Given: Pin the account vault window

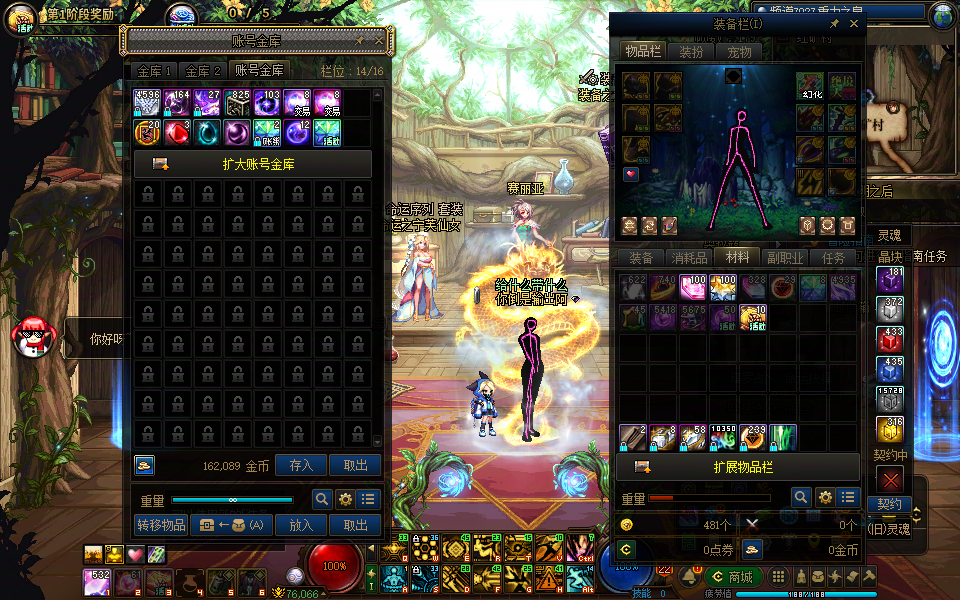Looking at the screenshot, I should click(360, 41).
